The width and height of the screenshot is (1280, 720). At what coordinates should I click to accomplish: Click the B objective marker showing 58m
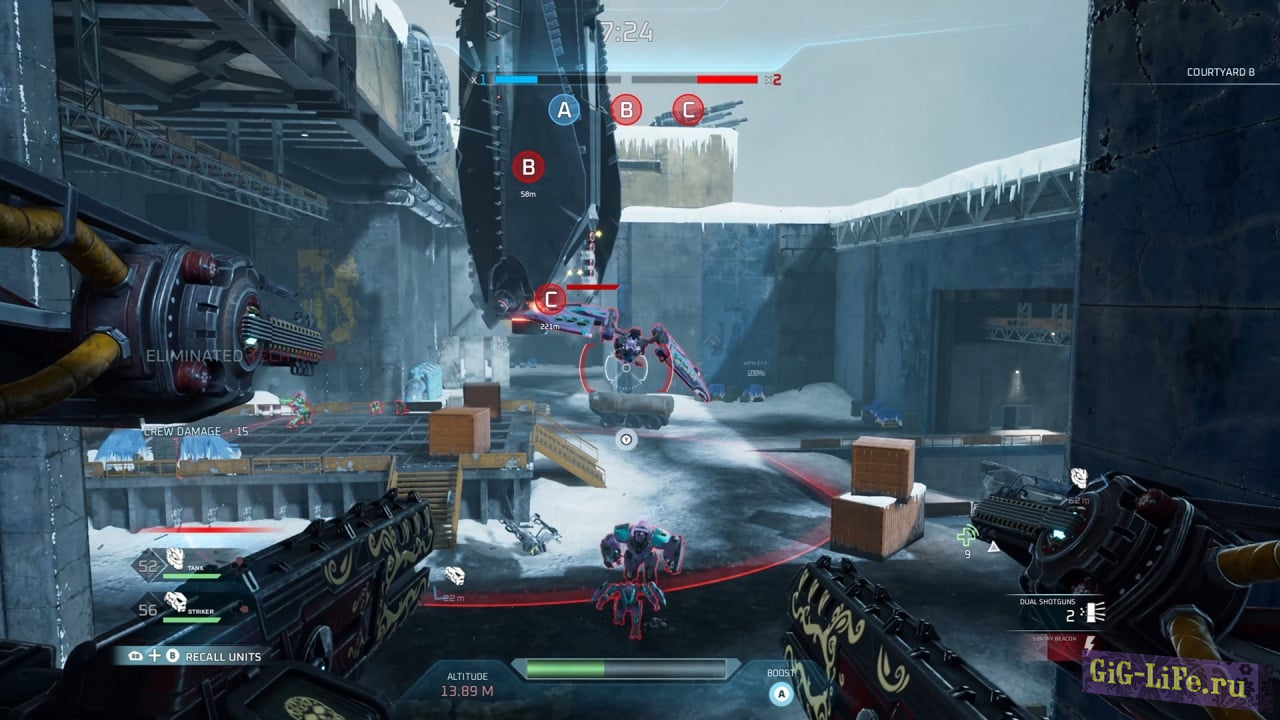[528, 167]
